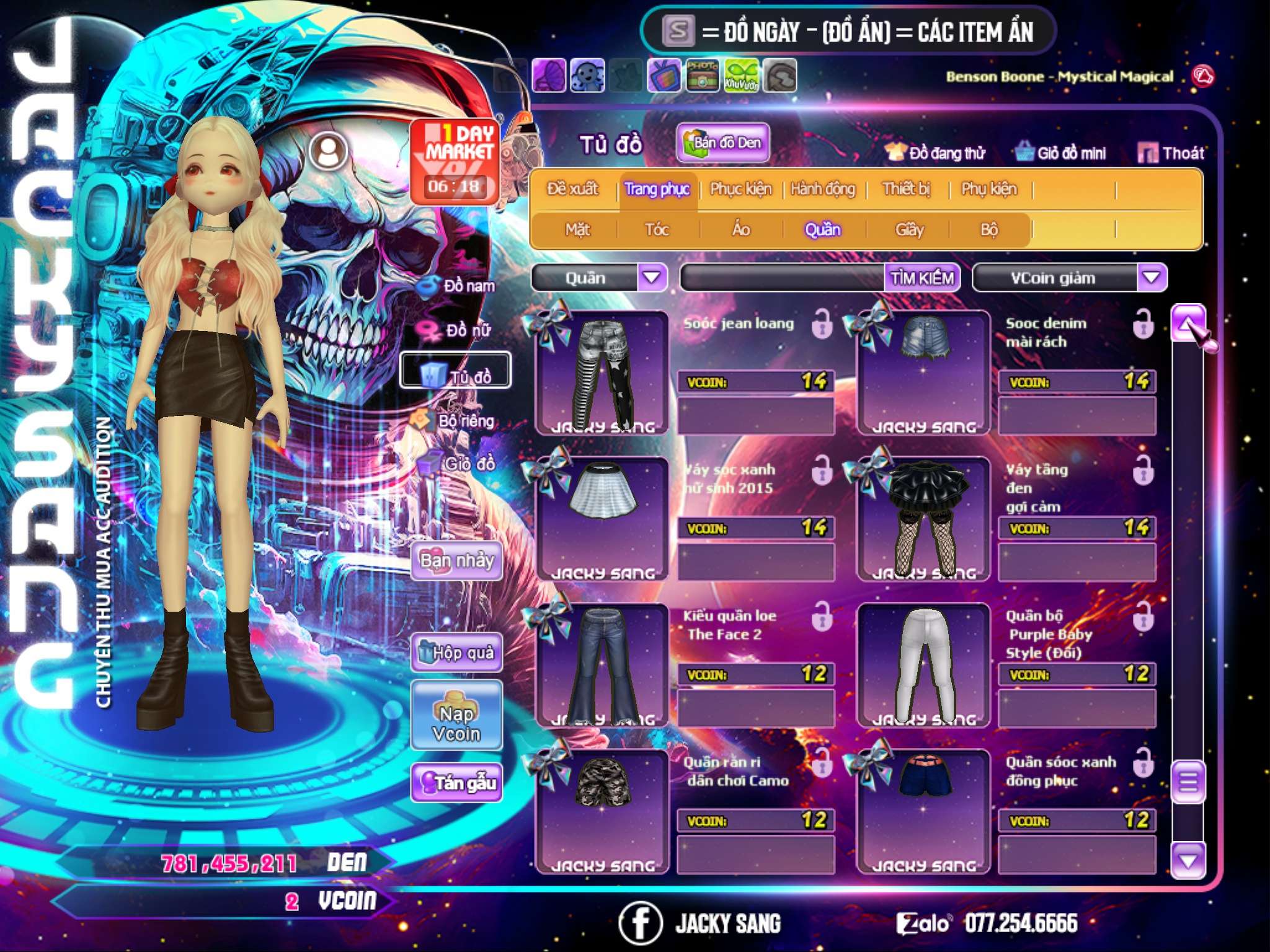Expand the VCoin giảm sort dropdown
This screenshot has height=952, width=1270.
pos(1151,278)
